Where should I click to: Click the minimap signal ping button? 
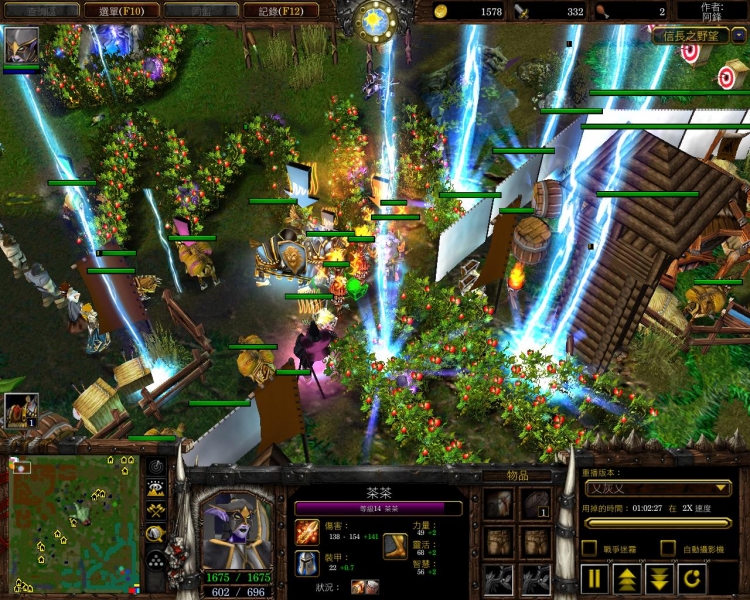[157, 467]
